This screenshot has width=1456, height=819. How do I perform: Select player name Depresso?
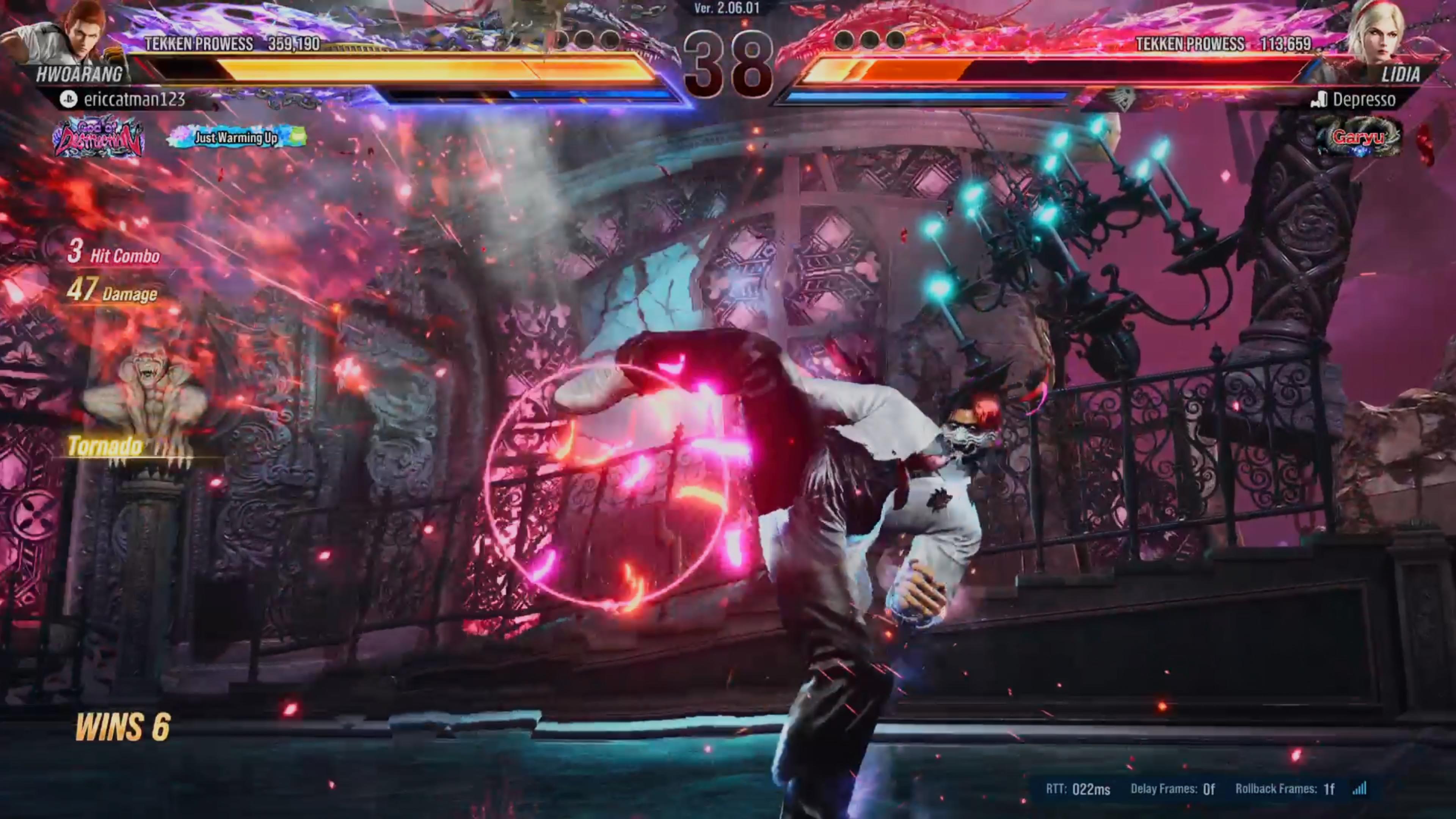1363,100
